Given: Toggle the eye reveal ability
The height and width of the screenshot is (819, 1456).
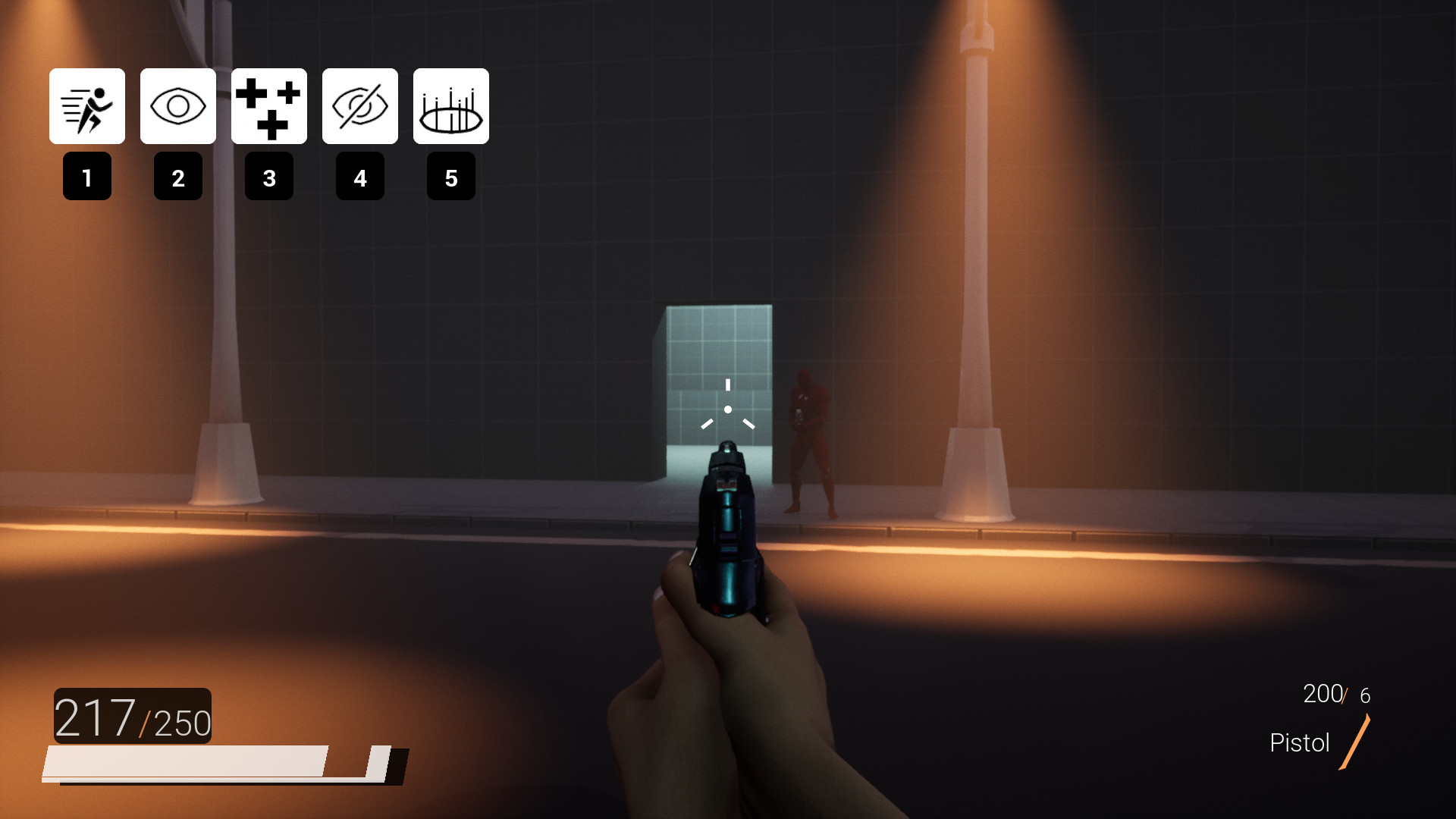Looking at the screenshot, I should click(x=177, y=106).
